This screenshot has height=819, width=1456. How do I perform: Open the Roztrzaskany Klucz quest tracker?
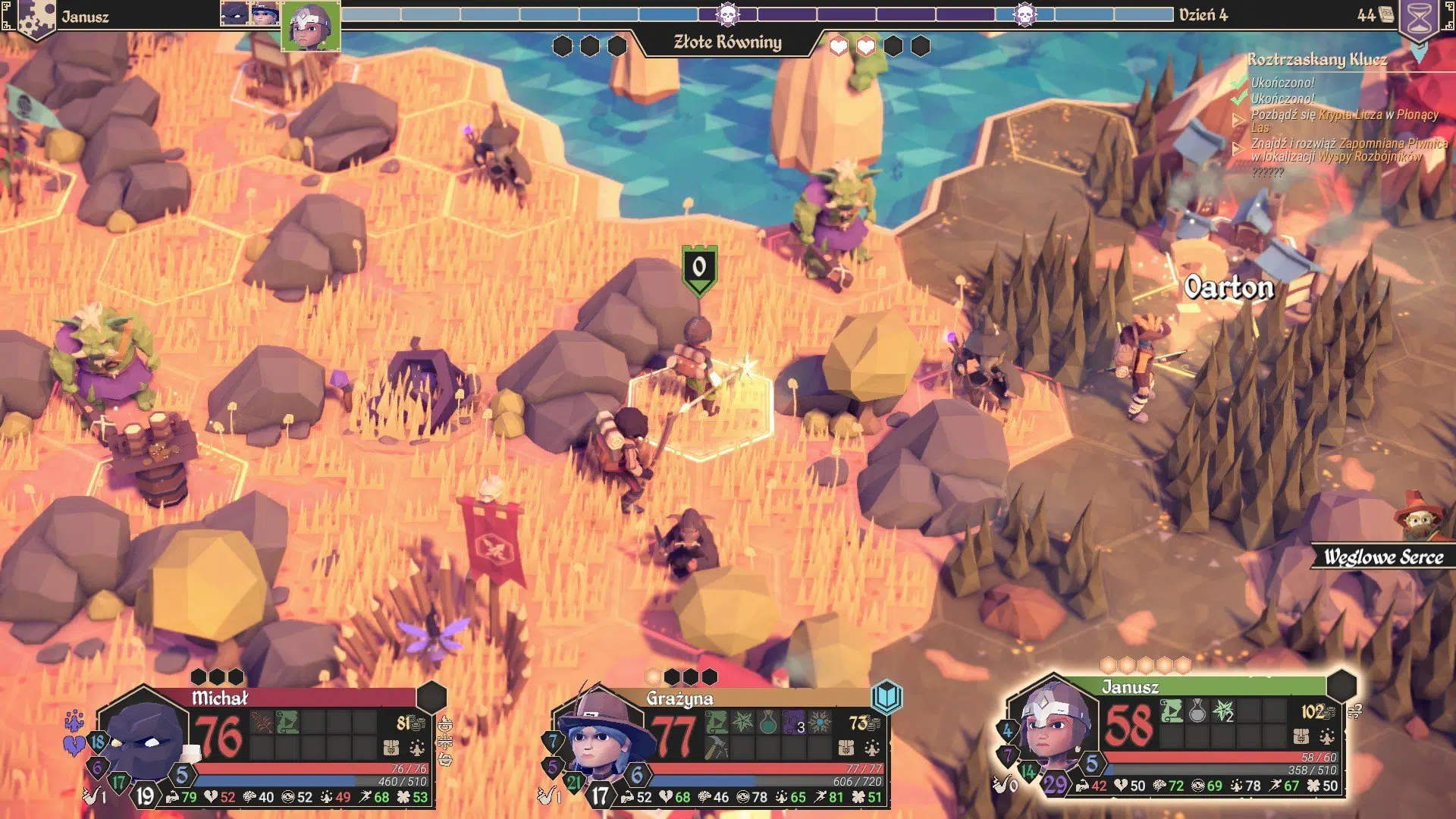[x=1317, y=60]
